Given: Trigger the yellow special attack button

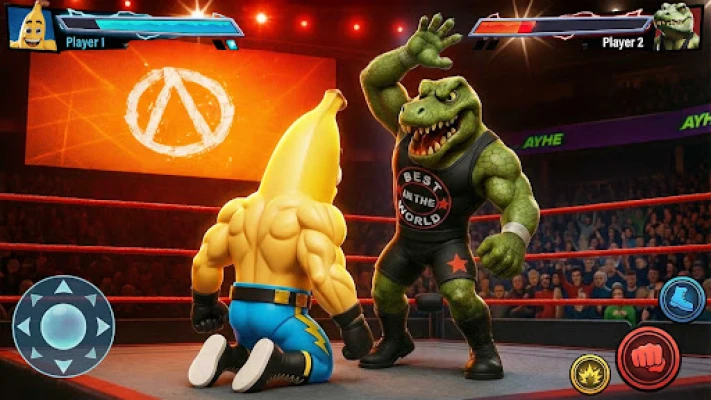Looking at the screenshot, I should [x=590, y=373].
